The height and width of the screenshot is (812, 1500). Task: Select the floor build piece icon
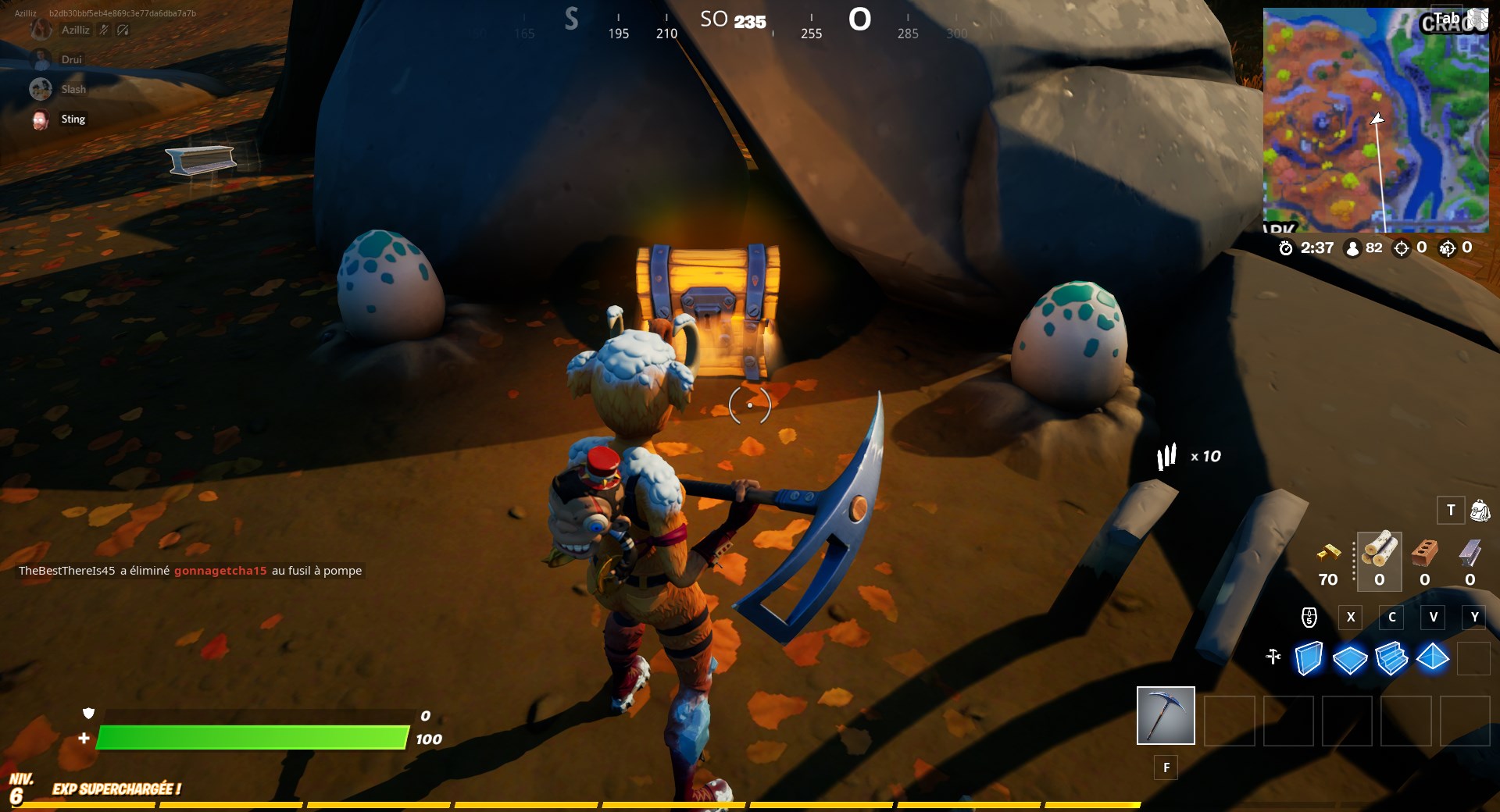[x=1349, y=658]
